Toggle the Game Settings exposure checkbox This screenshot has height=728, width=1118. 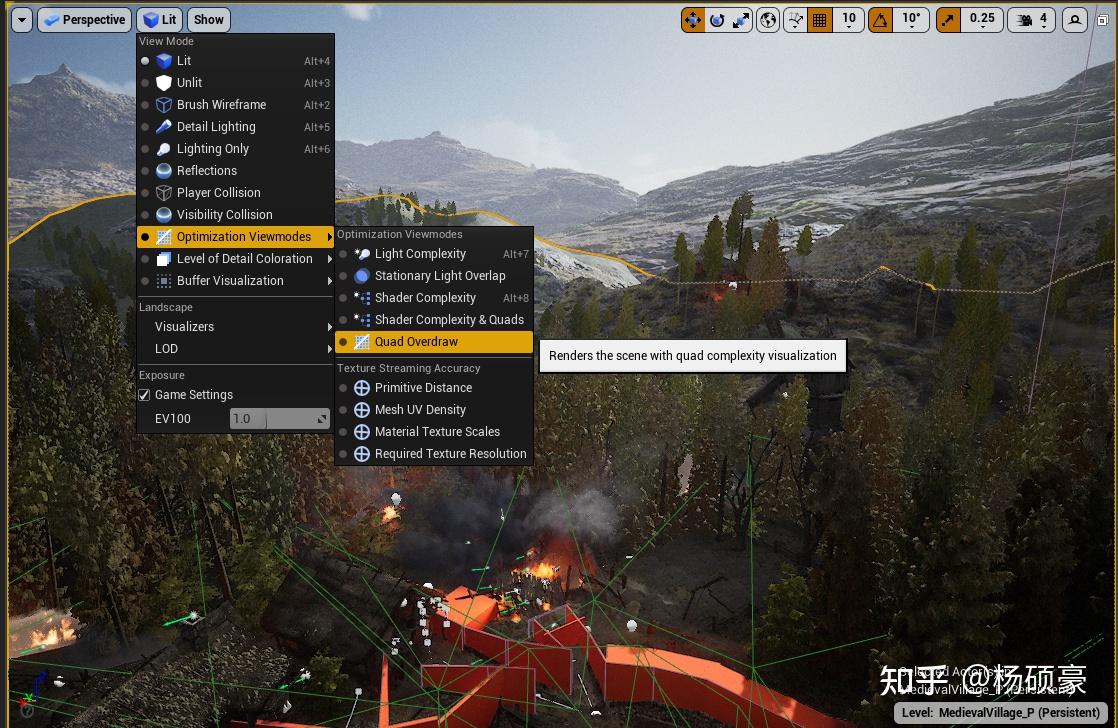pyautogui.click(x=145, y=395)
